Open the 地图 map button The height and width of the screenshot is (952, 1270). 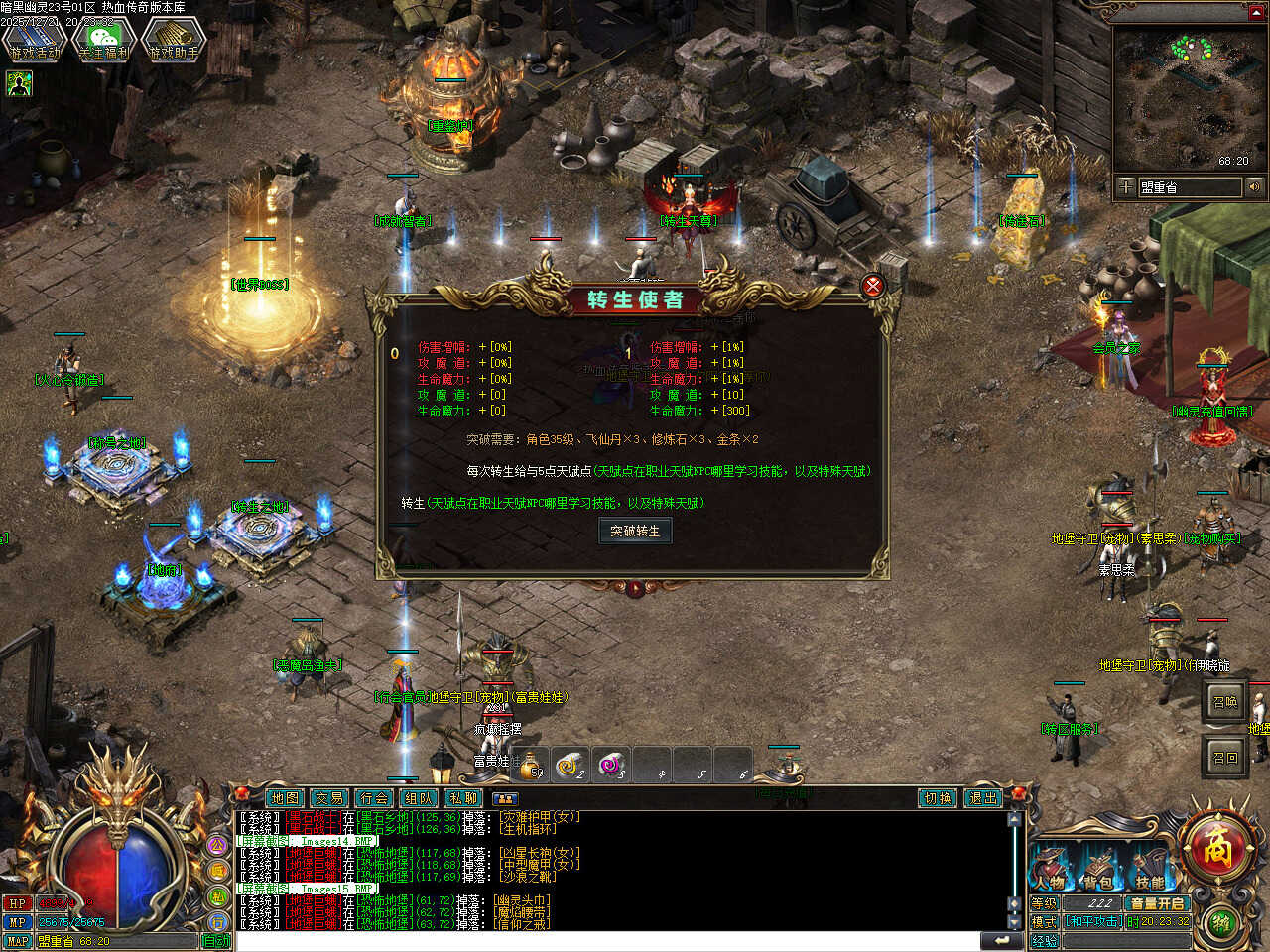coord(285,798)
